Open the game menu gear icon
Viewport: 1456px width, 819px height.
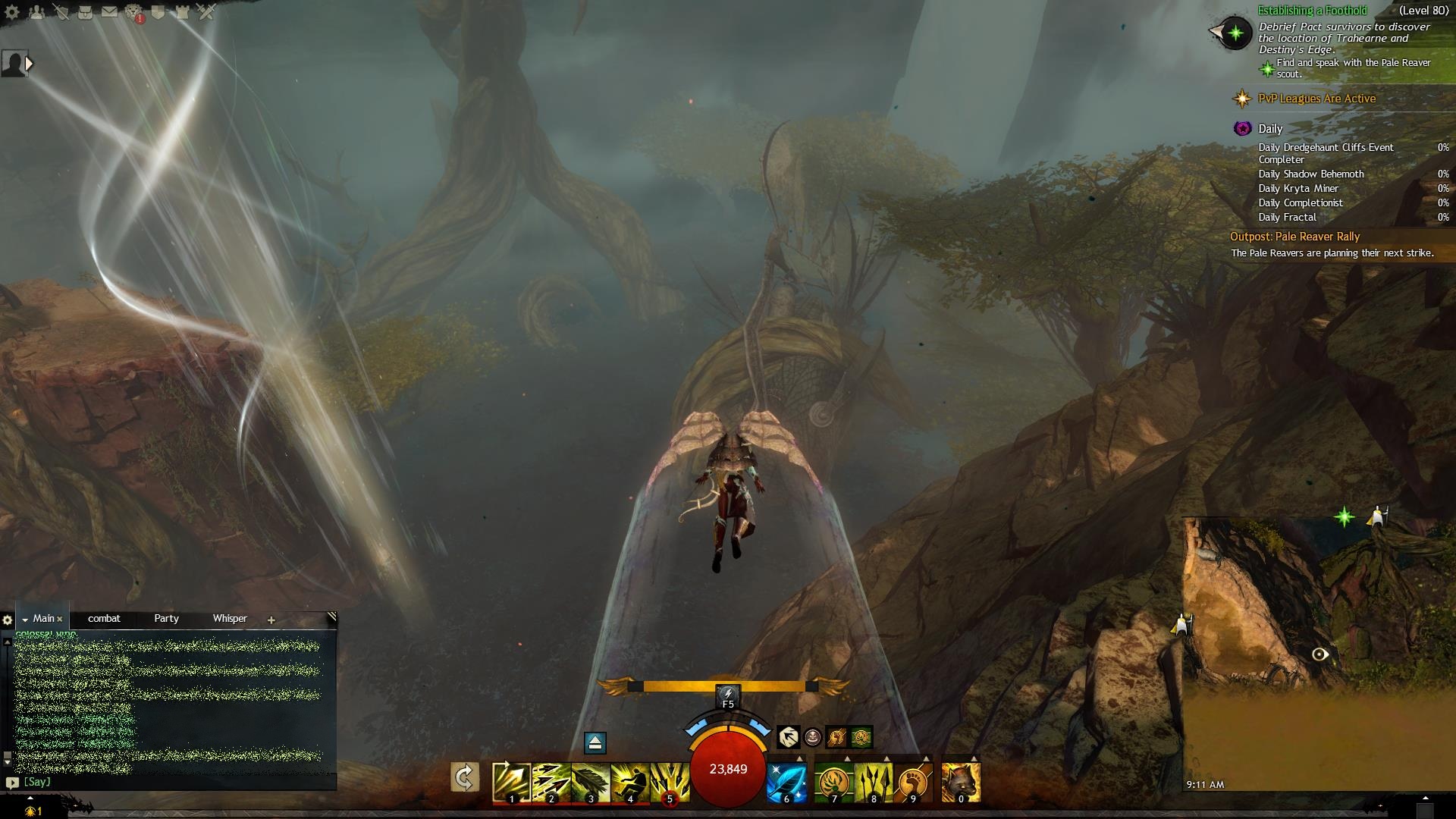tap(12, 13)
